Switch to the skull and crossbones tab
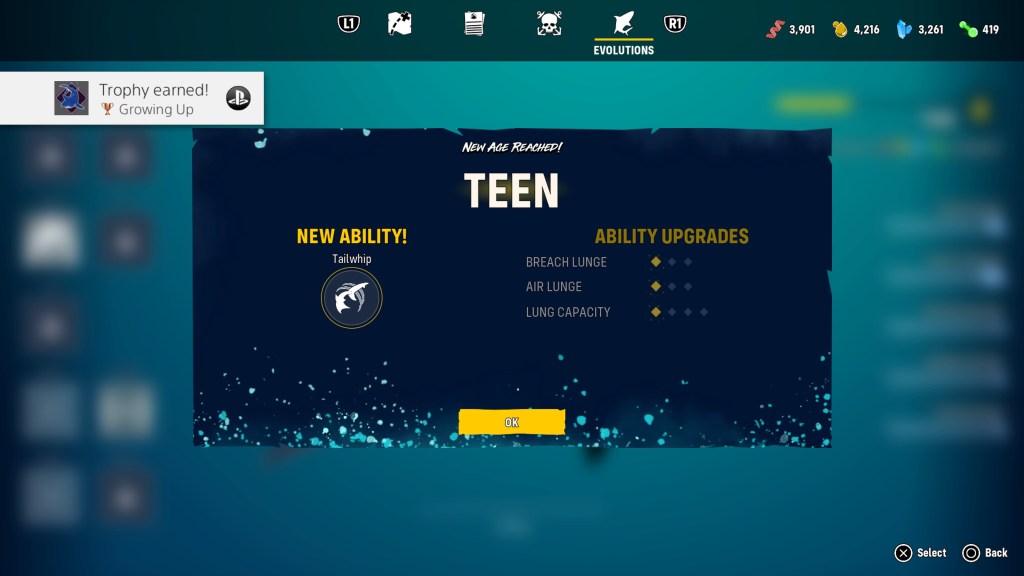This screenshot has height=576, width=1024. coord(549,24)
